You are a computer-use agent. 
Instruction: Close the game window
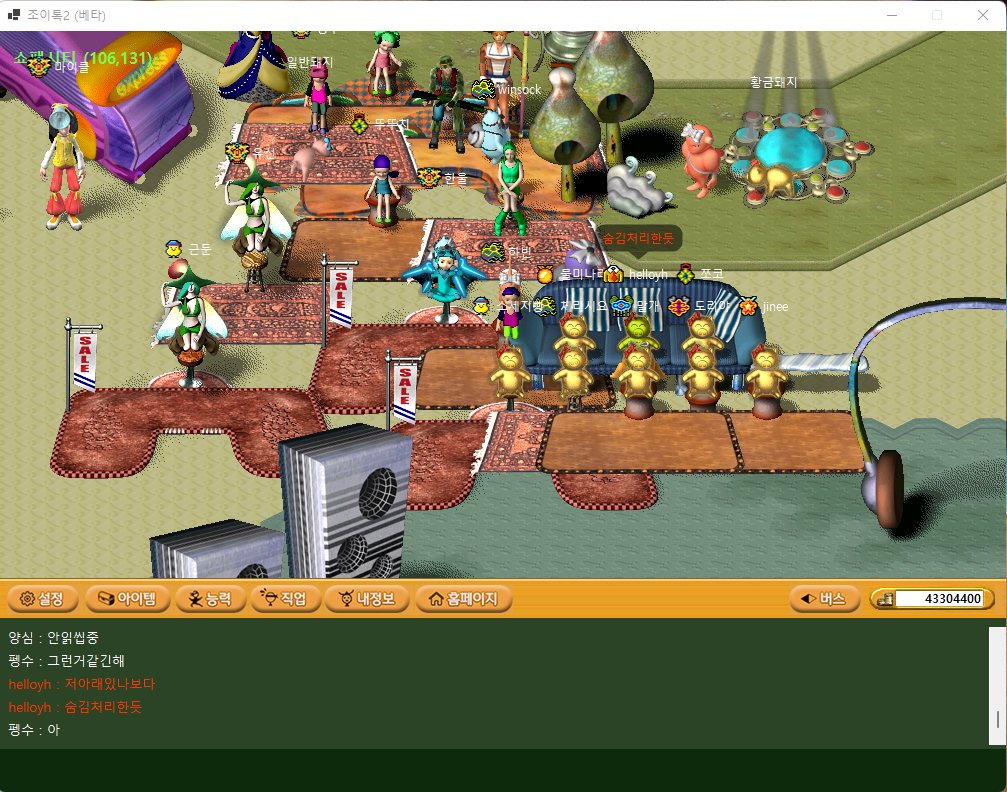pos(982,15)
